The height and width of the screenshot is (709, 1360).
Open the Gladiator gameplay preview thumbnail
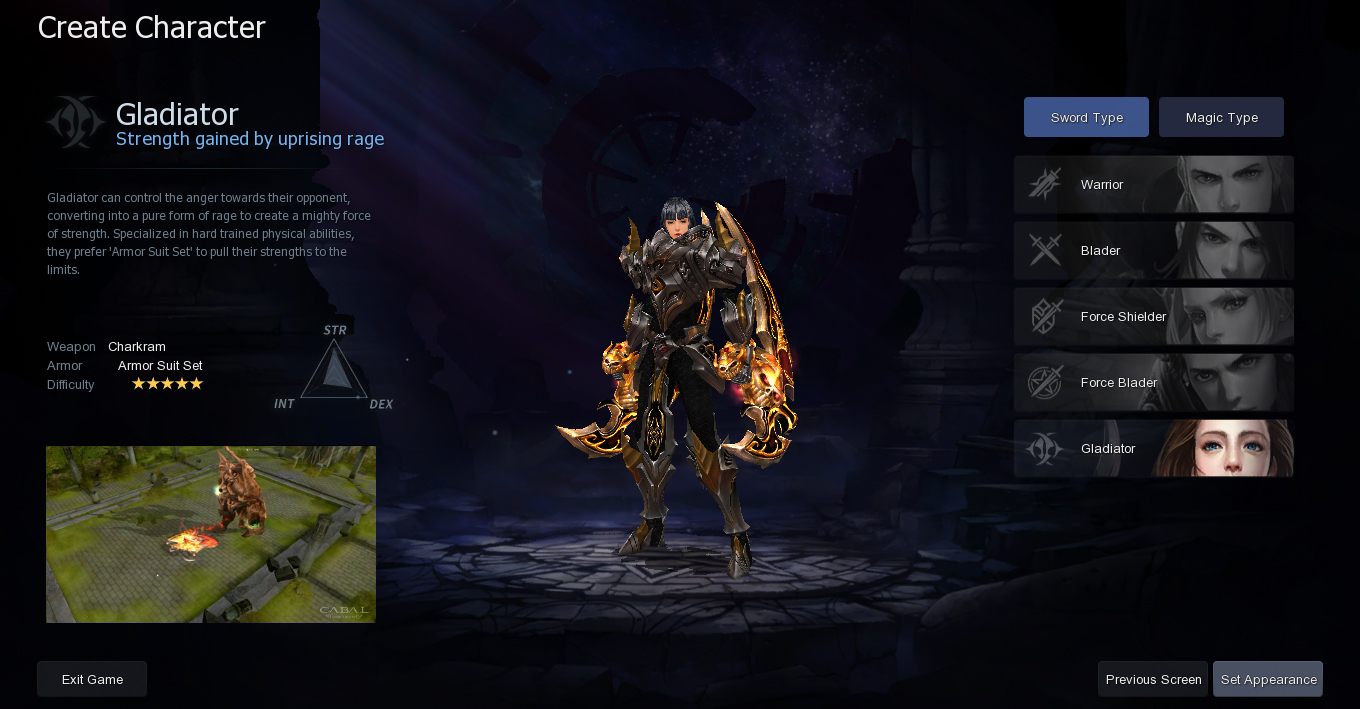(x=211, y=534)
